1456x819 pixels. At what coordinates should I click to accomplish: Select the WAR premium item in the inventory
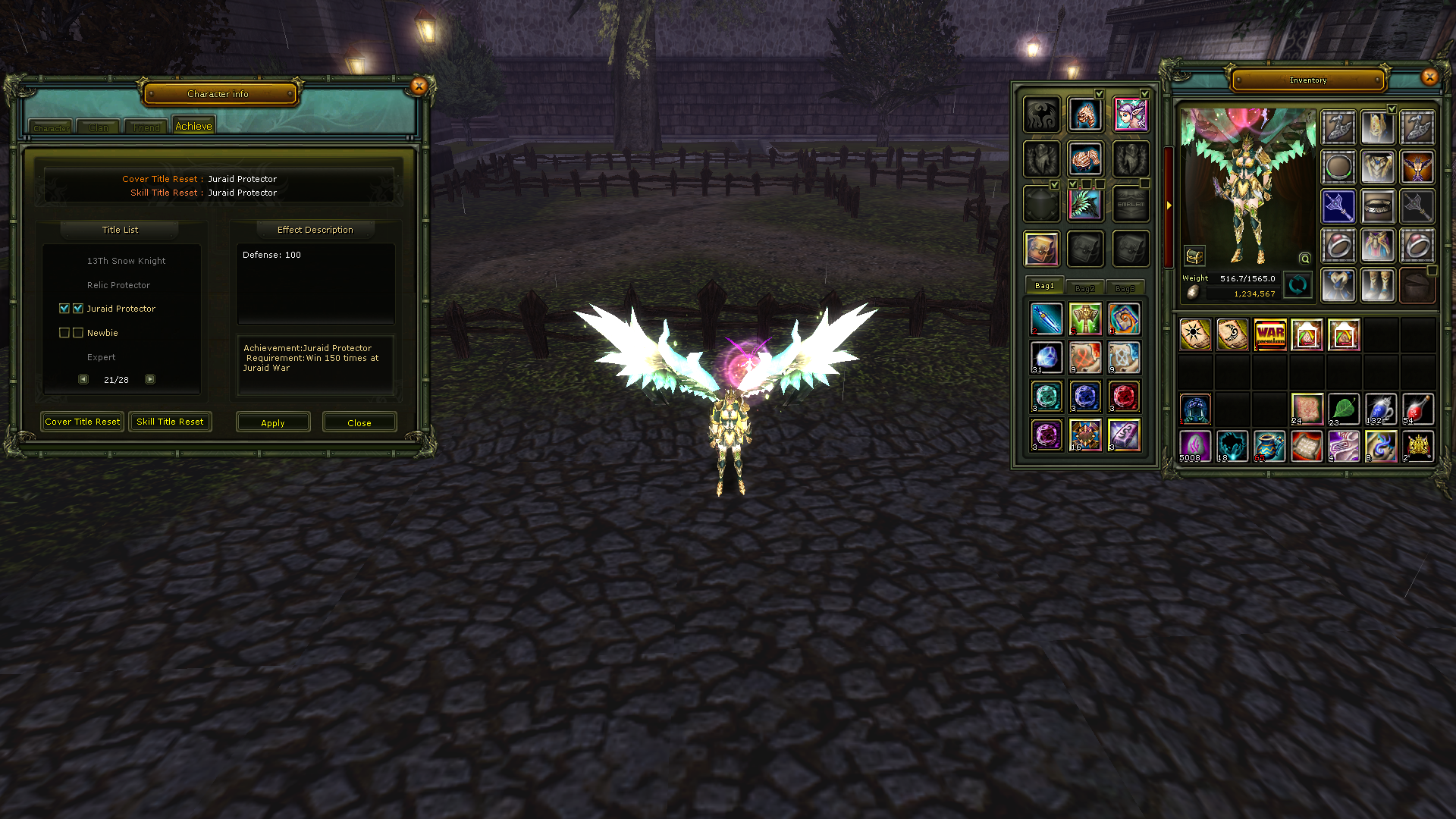click(1269, 334)
